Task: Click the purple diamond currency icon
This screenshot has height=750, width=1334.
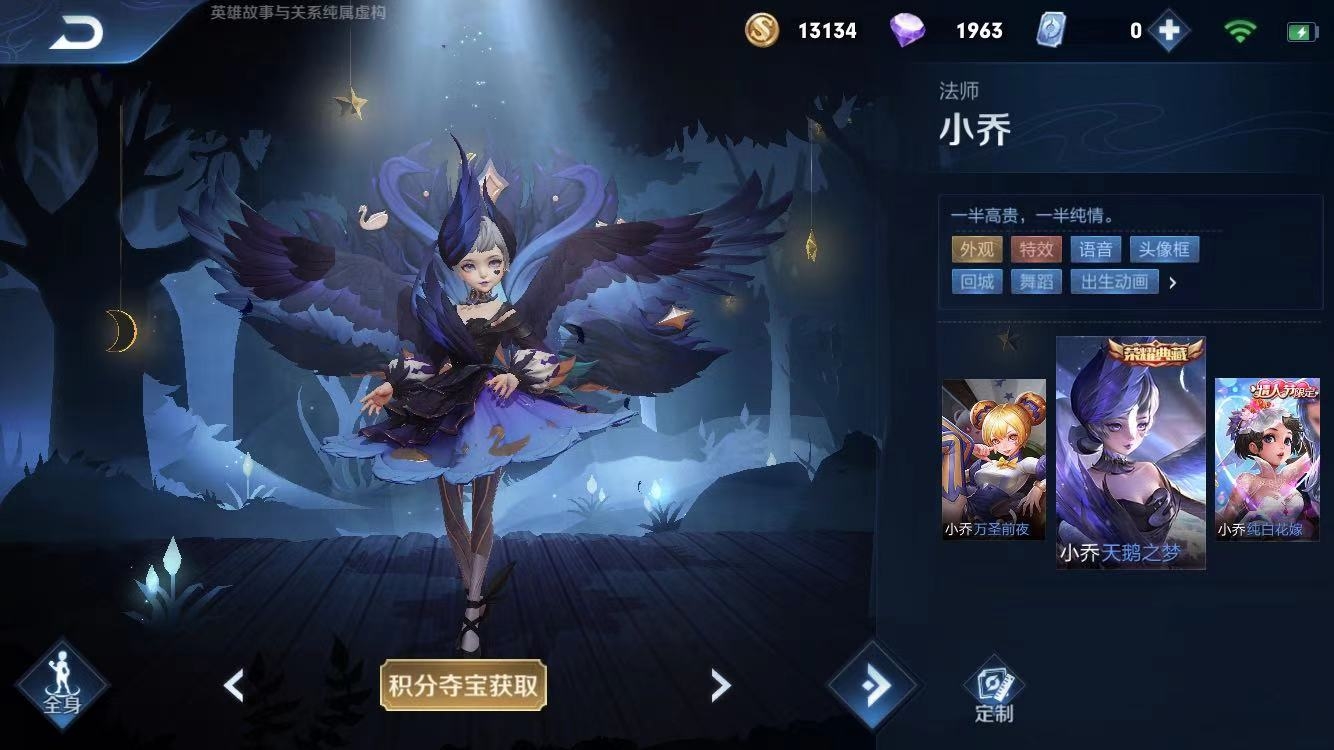Action: click(906, 30)
